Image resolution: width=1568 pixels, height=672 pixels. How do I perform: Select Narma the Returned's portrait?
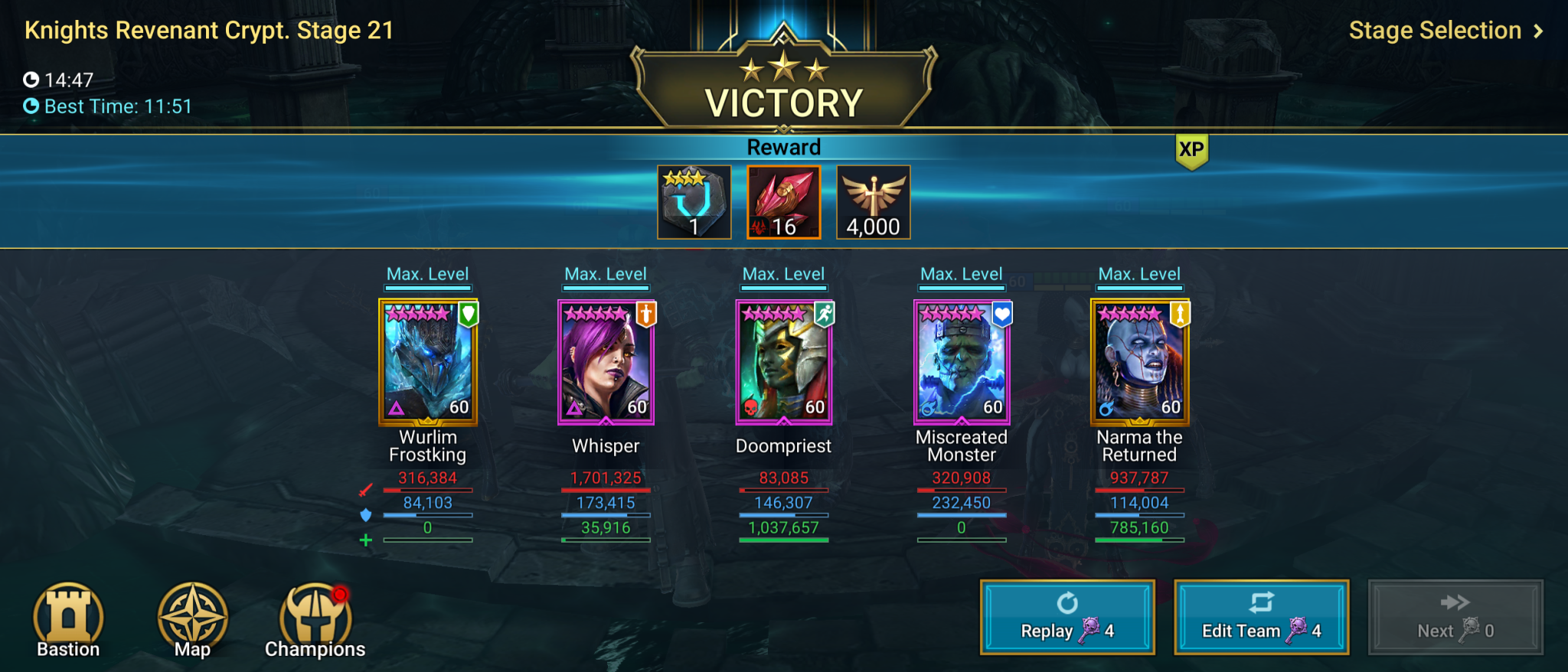click(x=1139, y=360)
